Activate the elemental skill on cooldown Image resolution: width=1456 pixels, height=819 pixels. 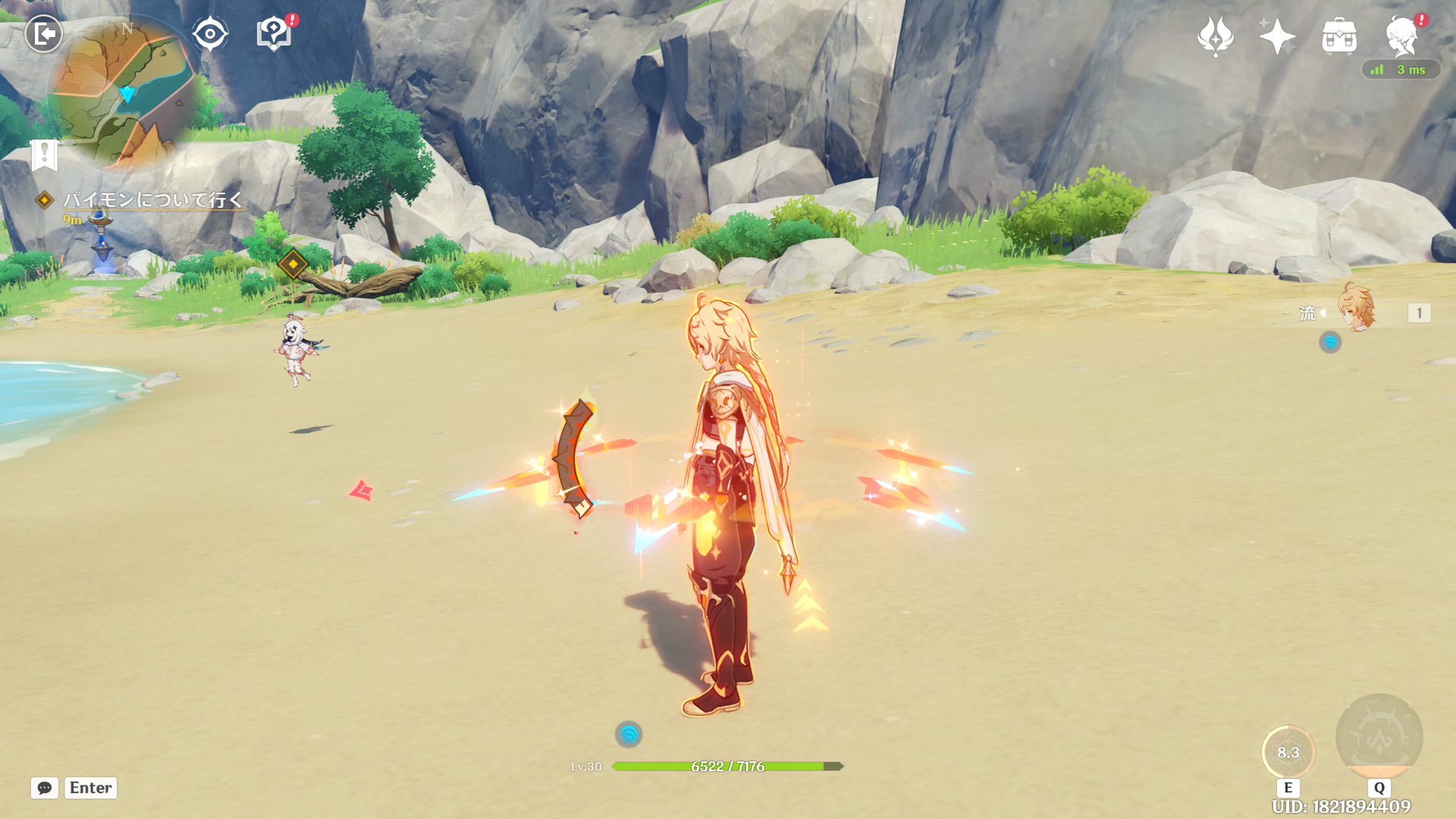1288,752
